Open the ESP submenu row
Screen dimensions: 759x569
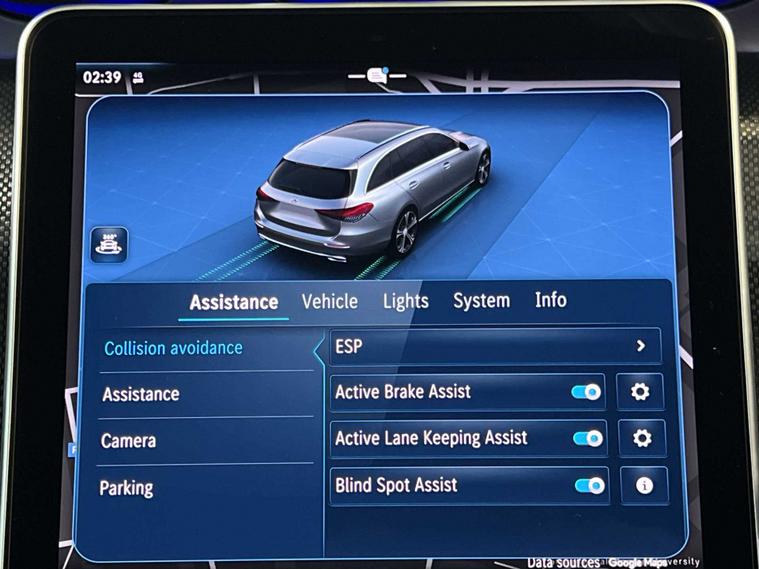tap(495, 346)
